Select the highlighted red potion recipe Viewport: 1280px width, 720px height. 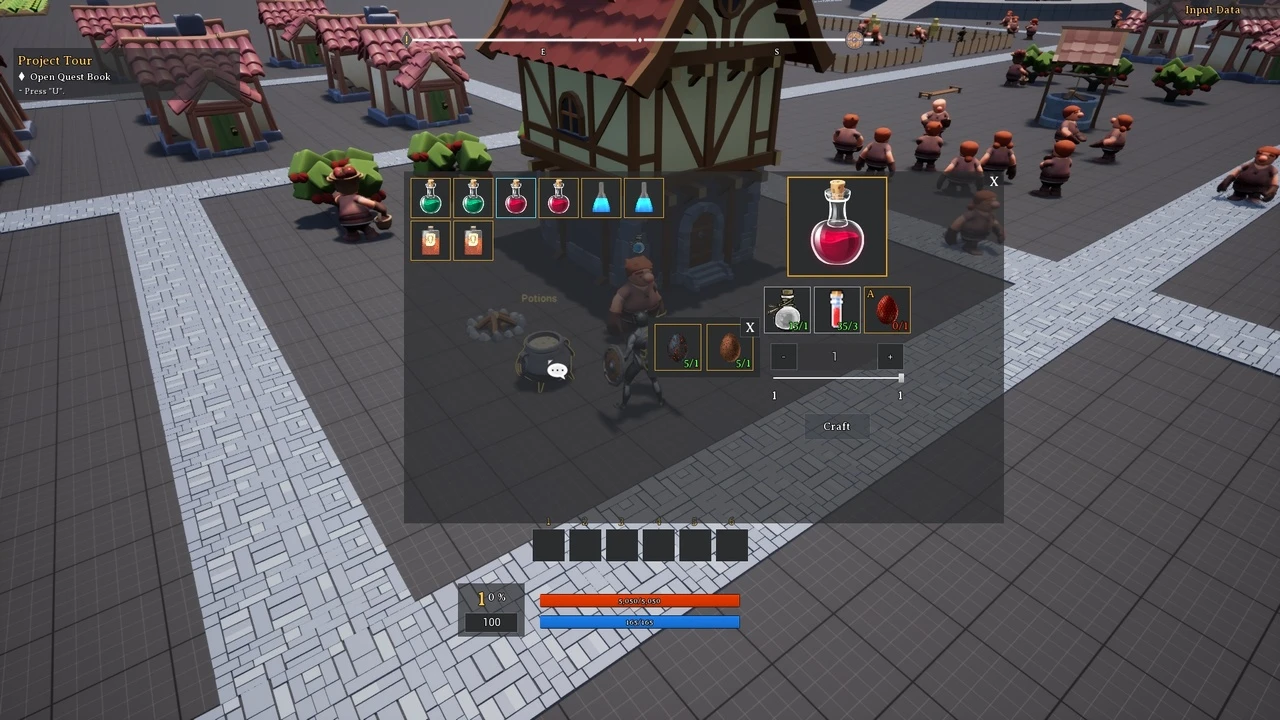coord(516,198)
